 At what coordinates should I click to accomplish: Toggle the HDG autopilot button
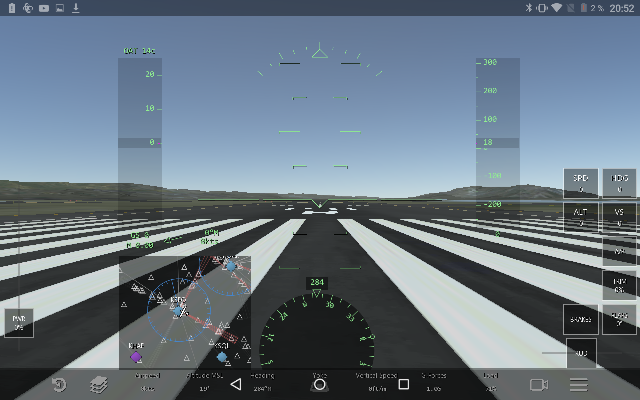point(619,182)
